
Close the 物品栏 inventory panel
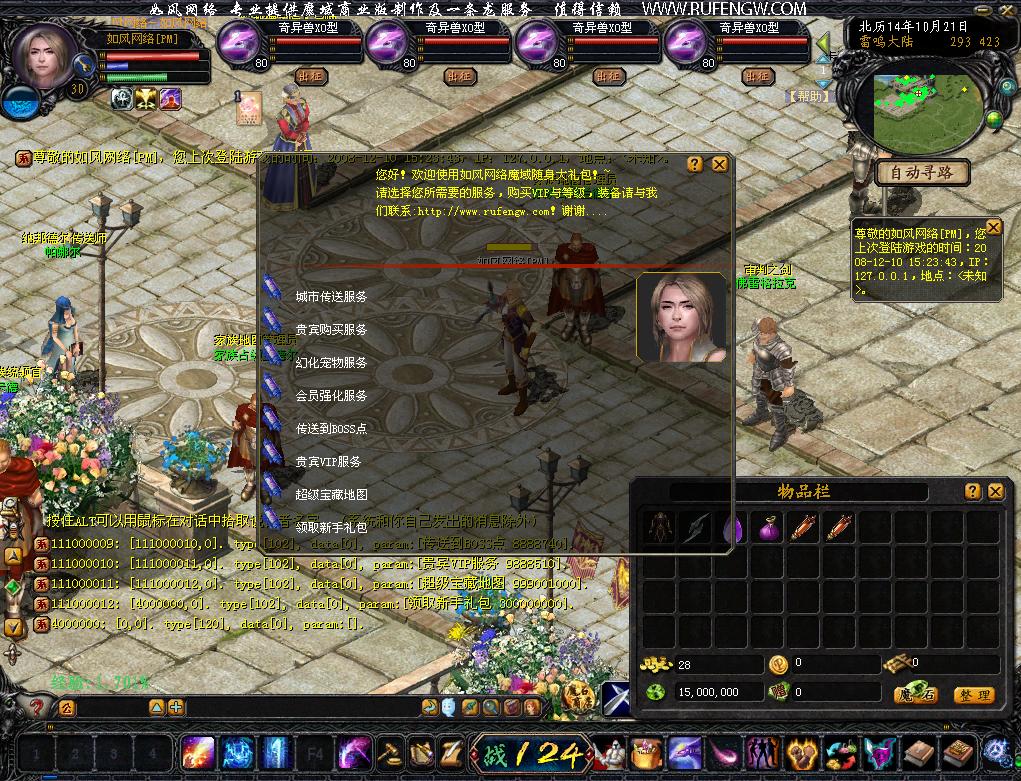click(x=995, y=491)
